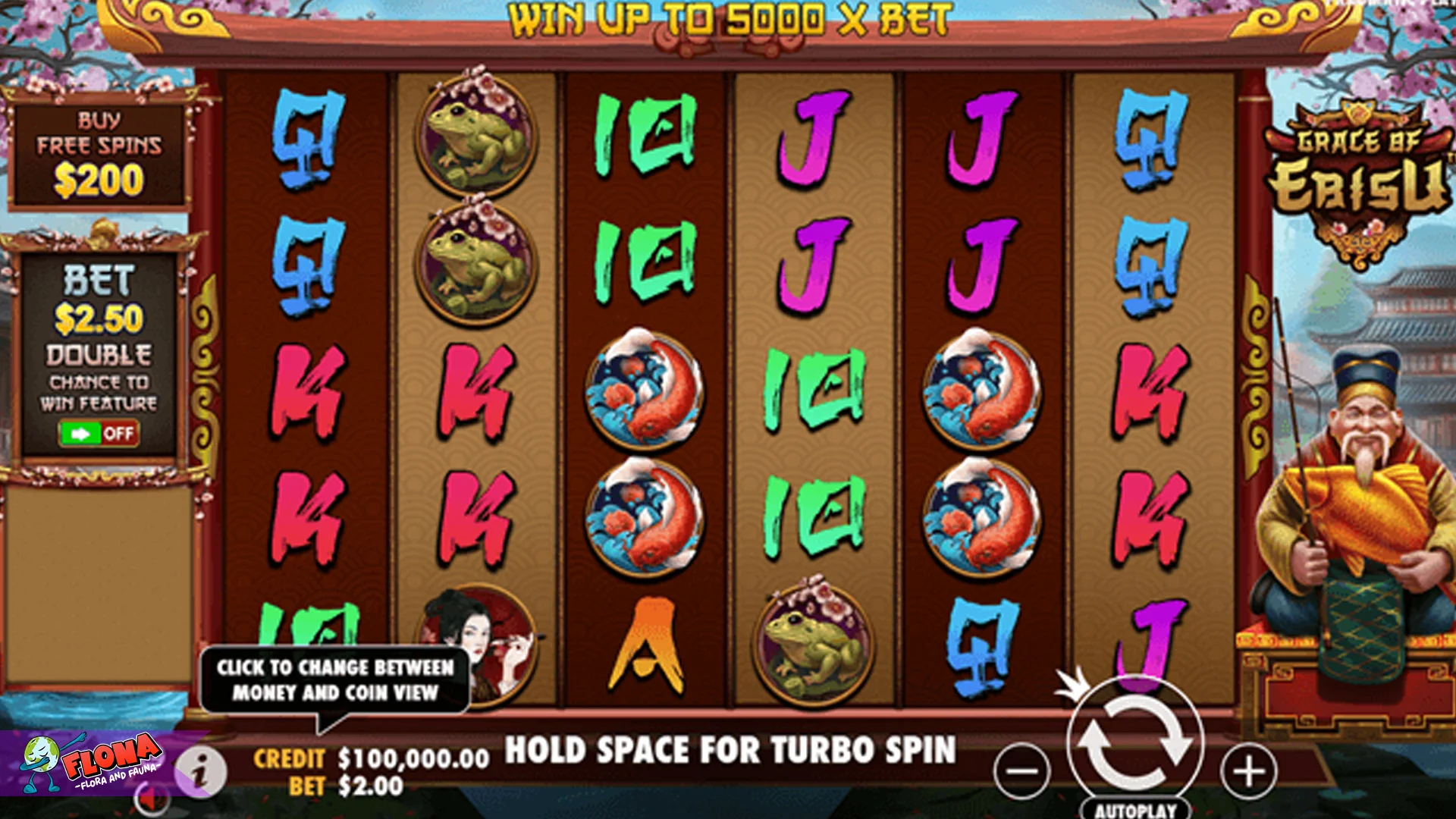Decrease the bet with minus button

[1021, 772]
